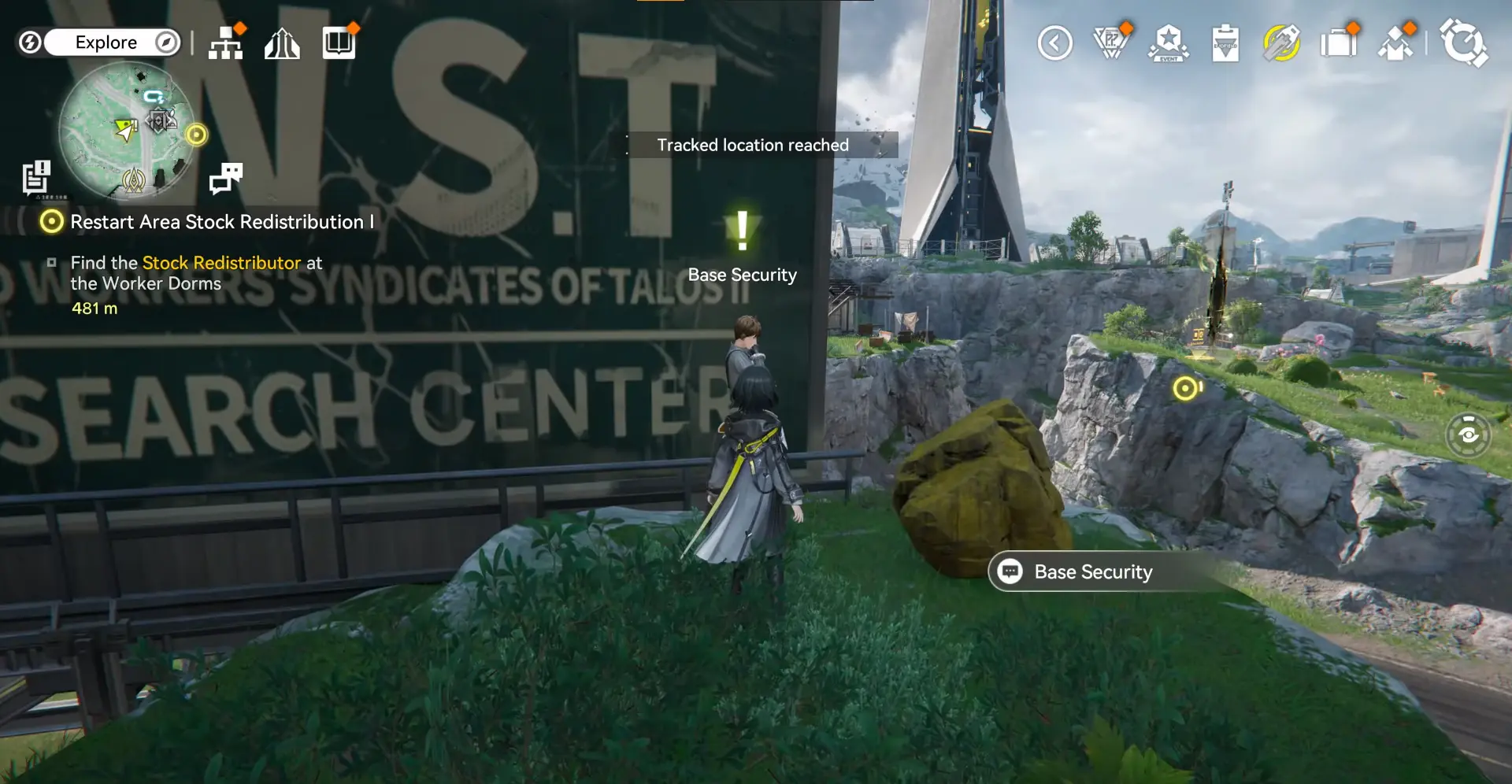Talk to Base Security dialogue prompt
Image resolution: width=1512 pixels, height=784 pixels.
[x=1092, y=571]
